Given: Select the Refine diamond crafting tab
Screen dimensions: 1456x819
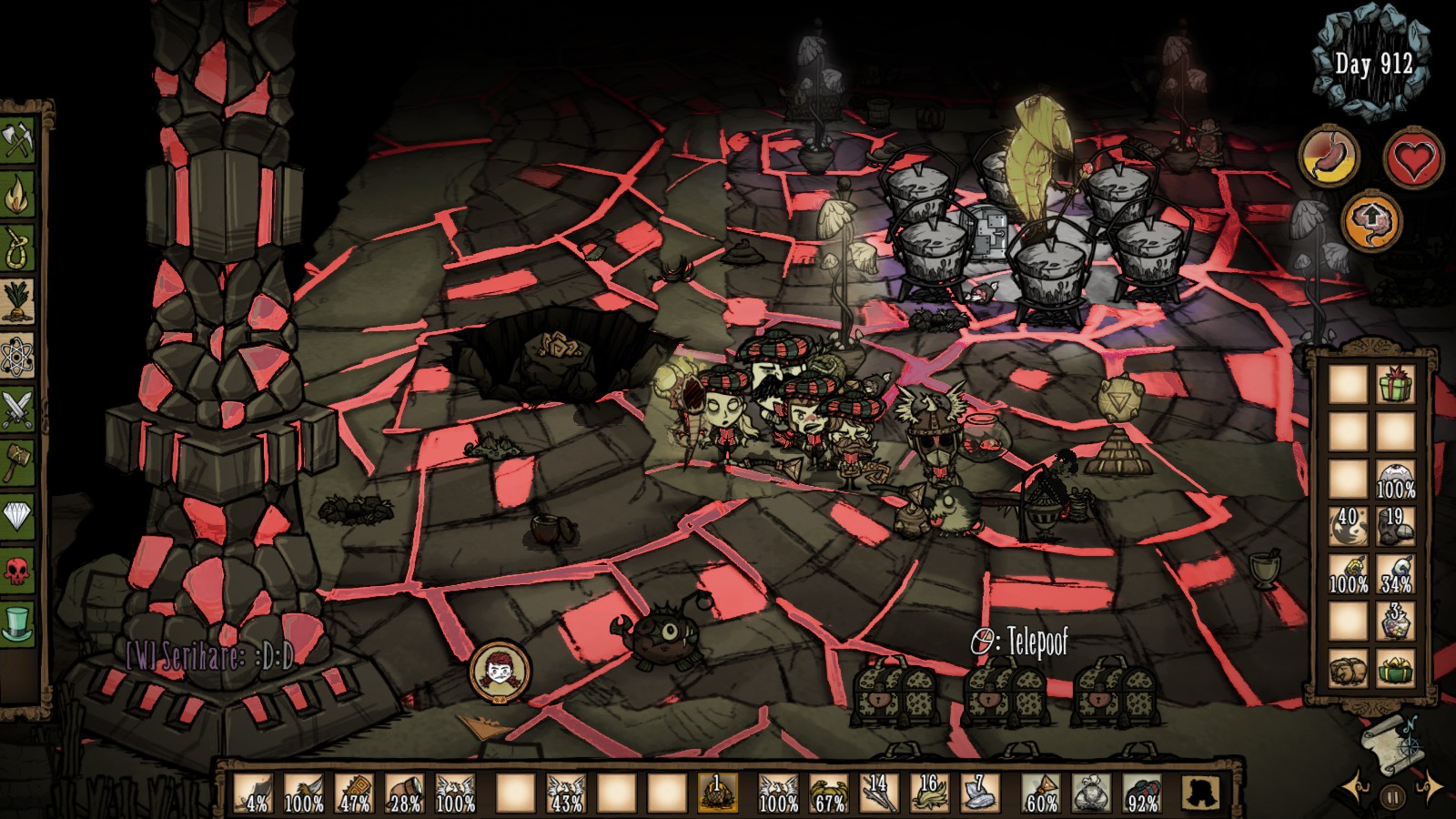Looking at the screenshot, I should tap(17, 516).
